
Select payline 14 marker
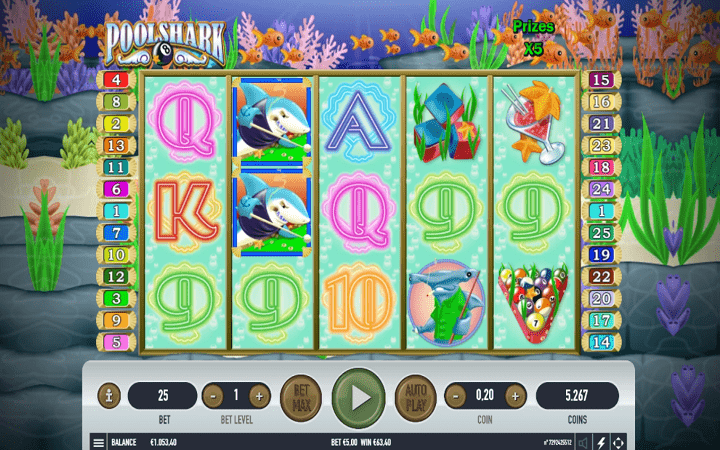(602, 342)
